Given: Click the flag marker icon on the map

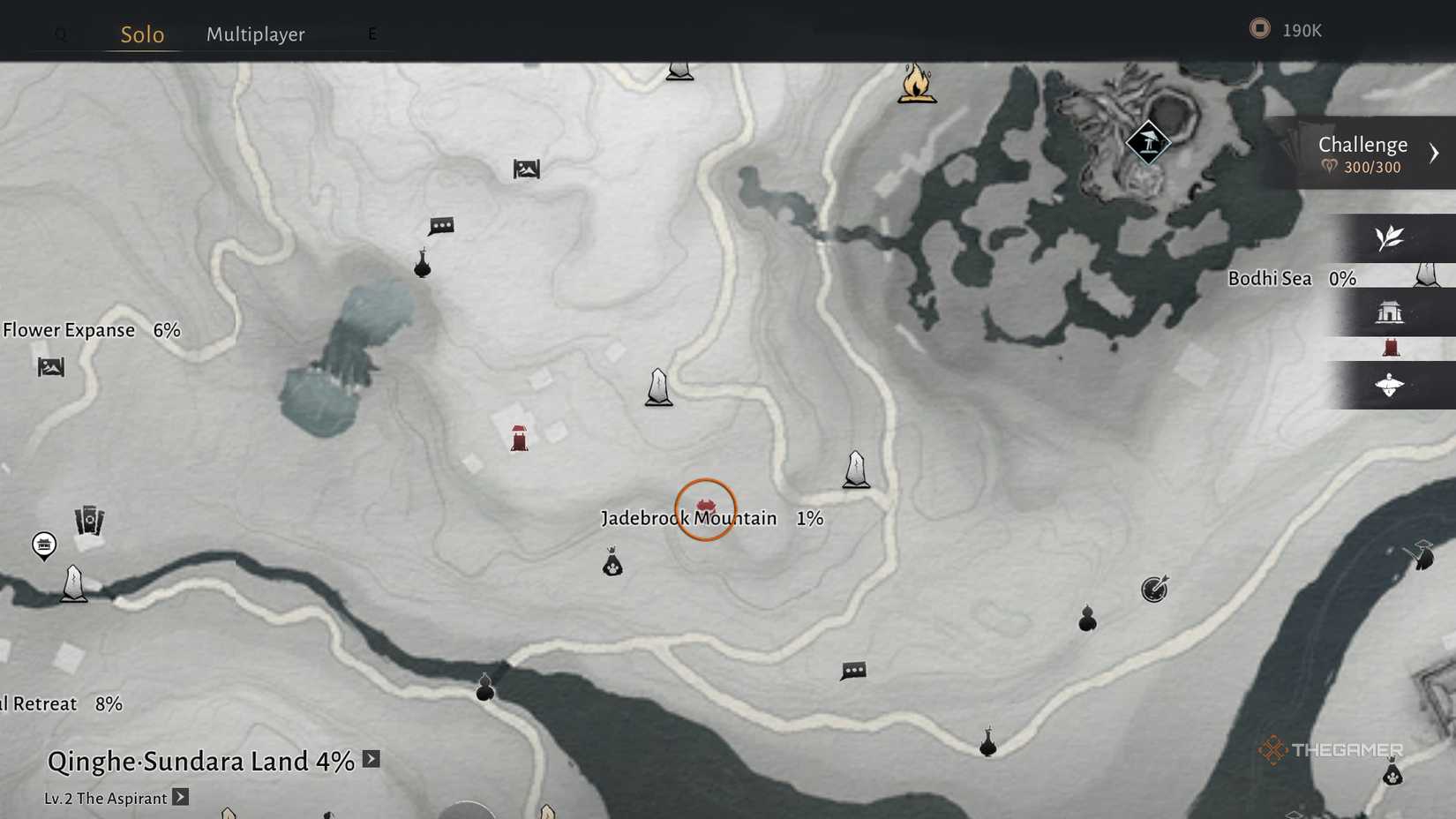Looking at the screenshot, I should [x=526, y=169].
